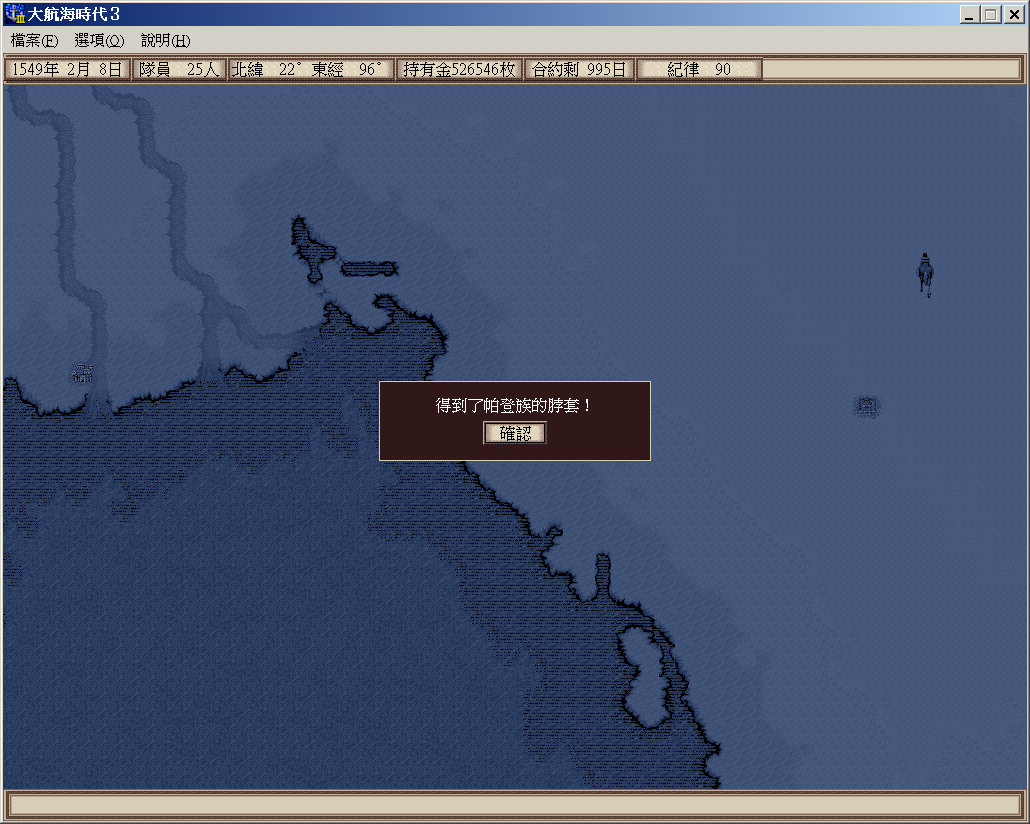Close the game window

1012,15
